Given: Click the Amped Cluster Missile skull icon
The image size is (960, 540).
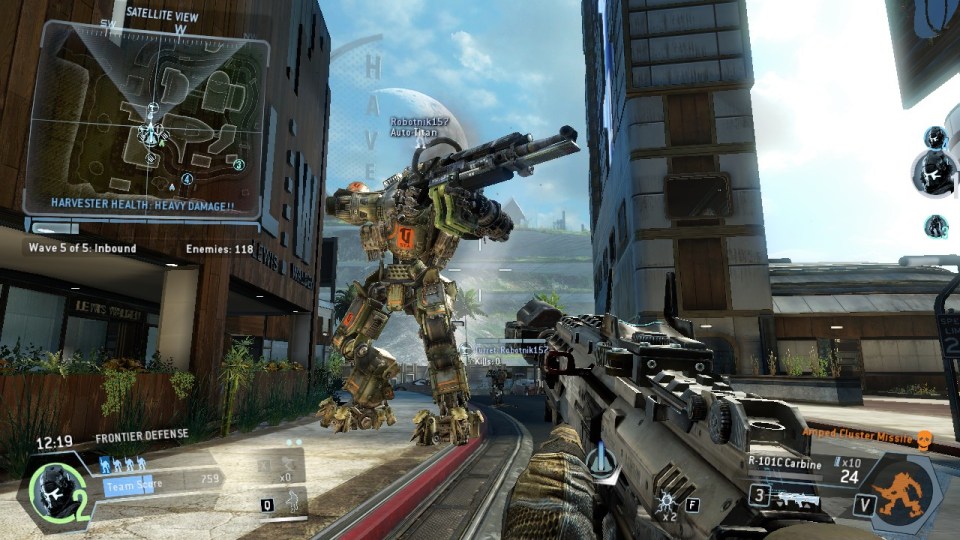Looking at the screenshot, I should (924, 438).
